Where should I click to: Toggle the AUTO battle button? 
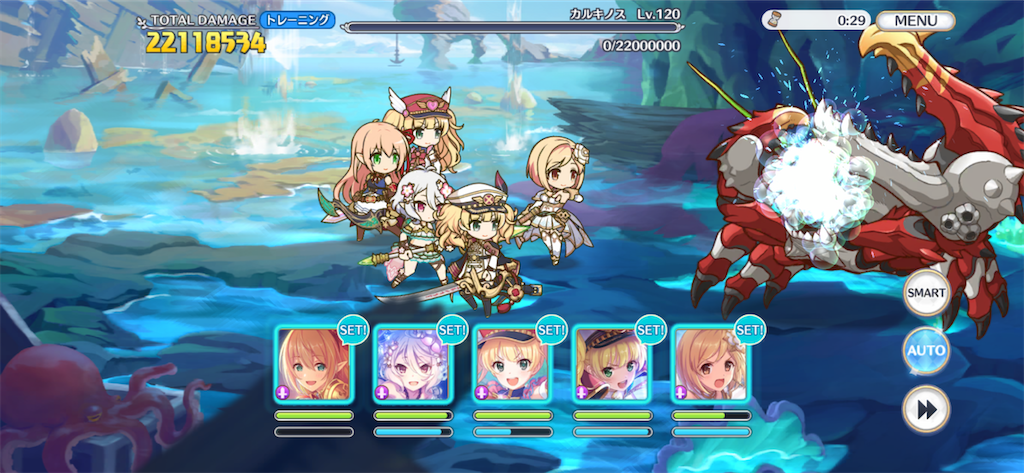[925, 351]
